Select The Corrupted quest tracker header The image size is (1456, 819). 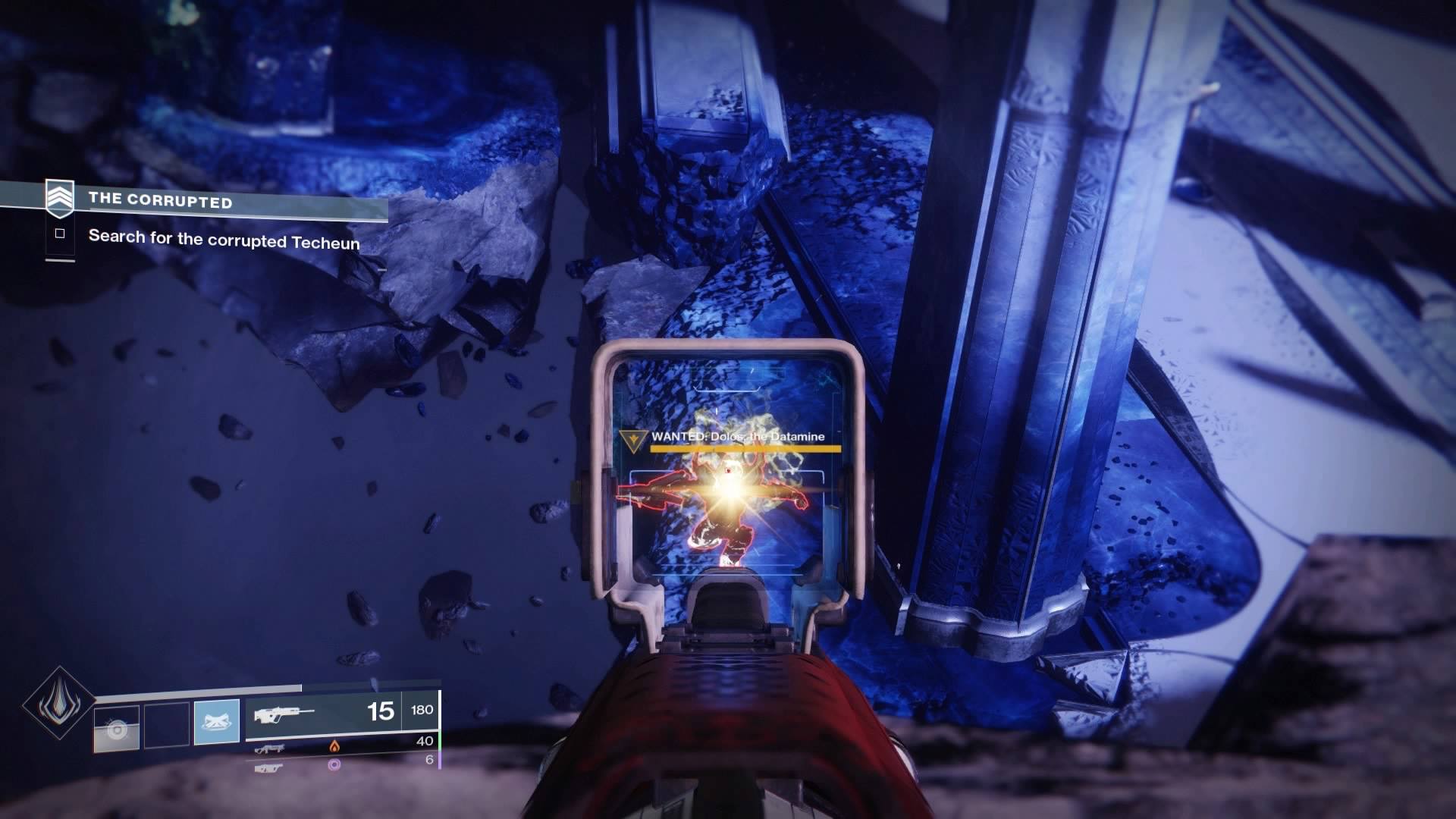coord(161,200)
